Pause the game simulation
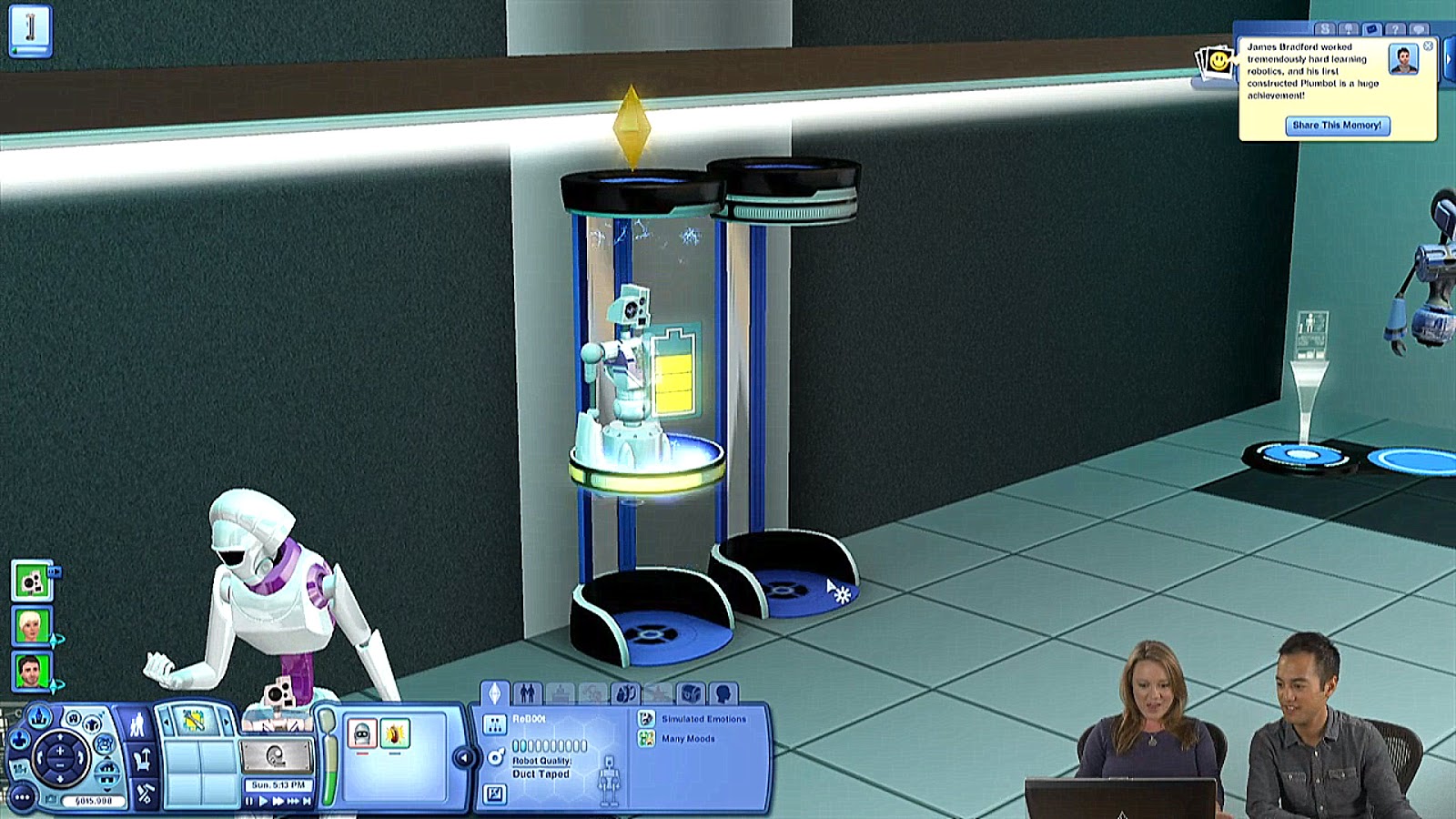This screenshot has width=1456, height=819. point(251,801)
